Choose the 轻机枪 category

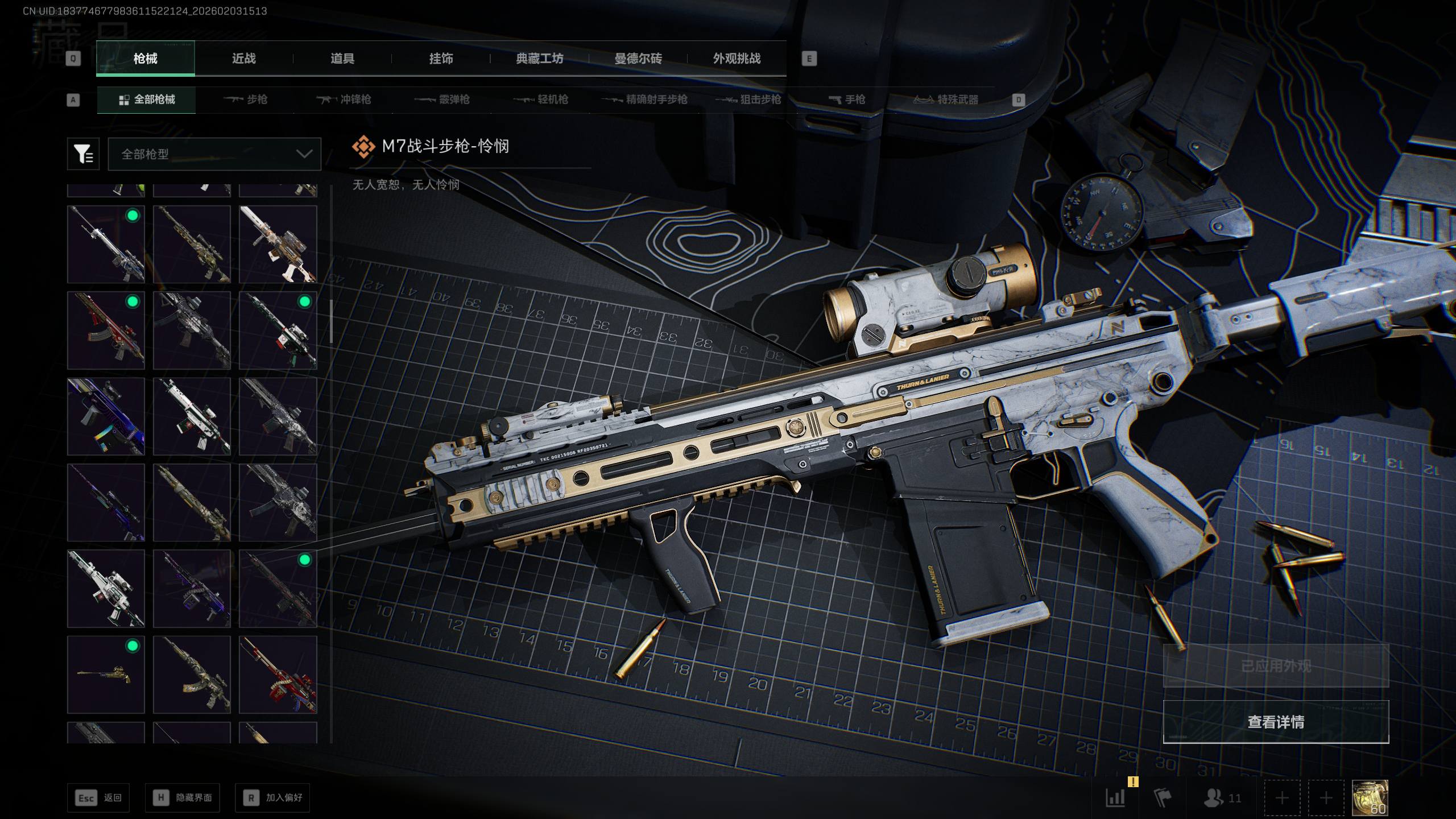coord(541,100)
